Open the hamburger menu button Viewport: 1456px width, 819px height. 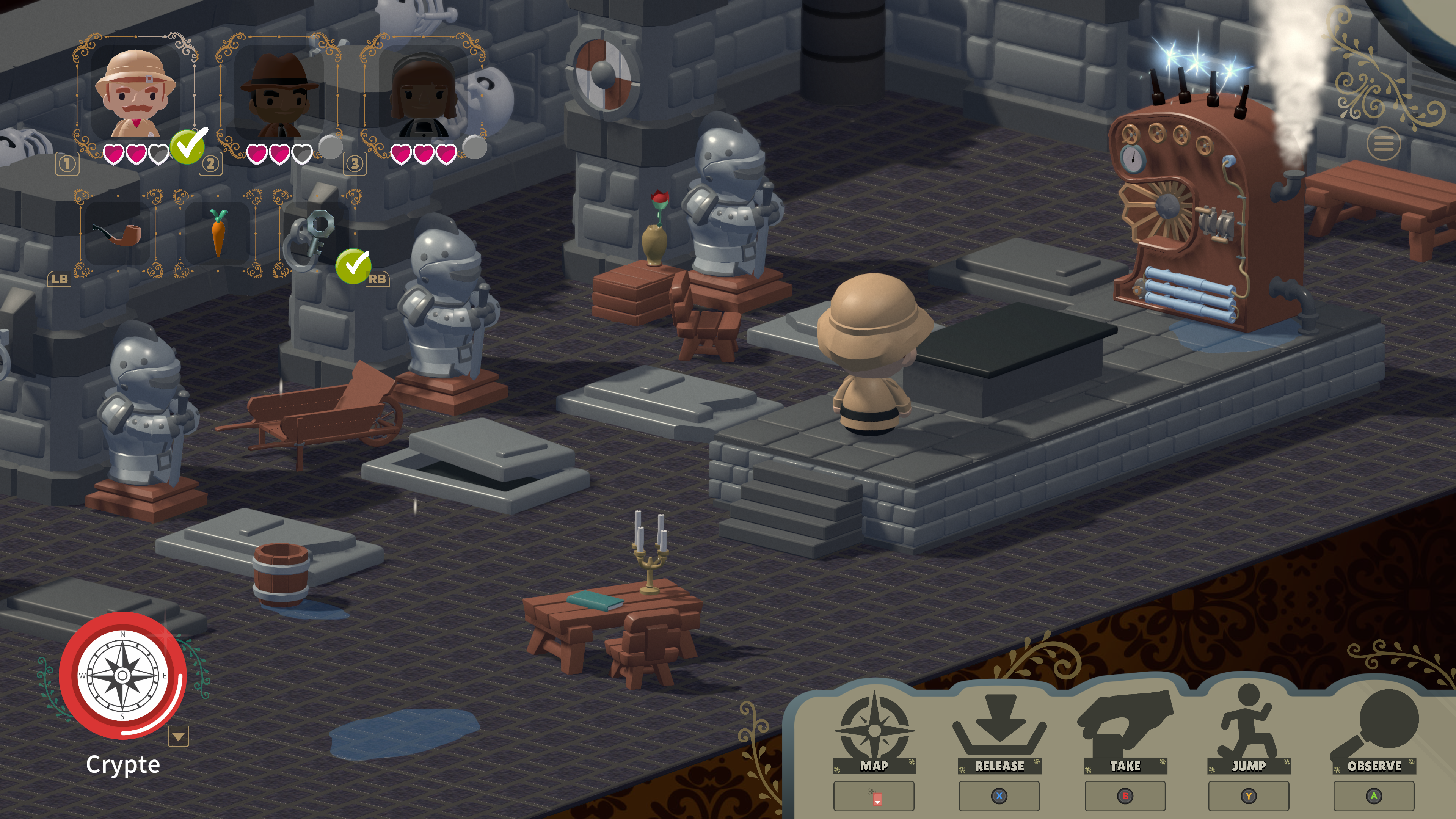click(x=1383, y=144)
